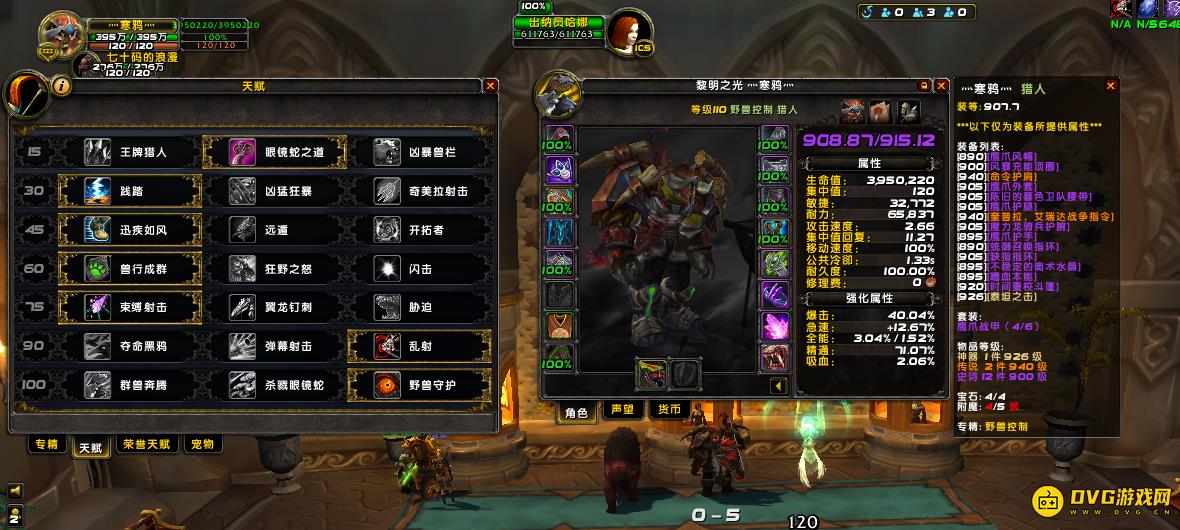1180x530 pixels.
Task: Close the 天赋 talent window
Action: 490,86
